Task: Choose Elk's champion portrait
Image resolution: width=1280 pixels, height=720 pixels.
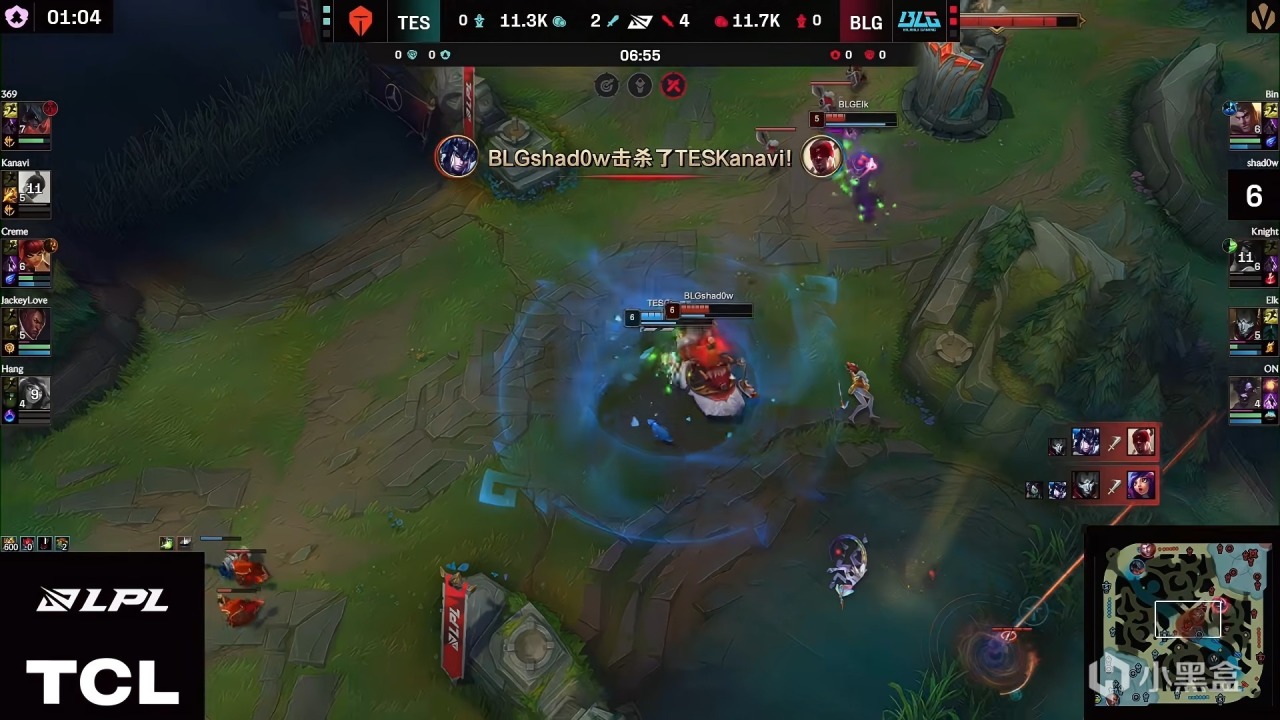Action: click(x=1245, y=324)
